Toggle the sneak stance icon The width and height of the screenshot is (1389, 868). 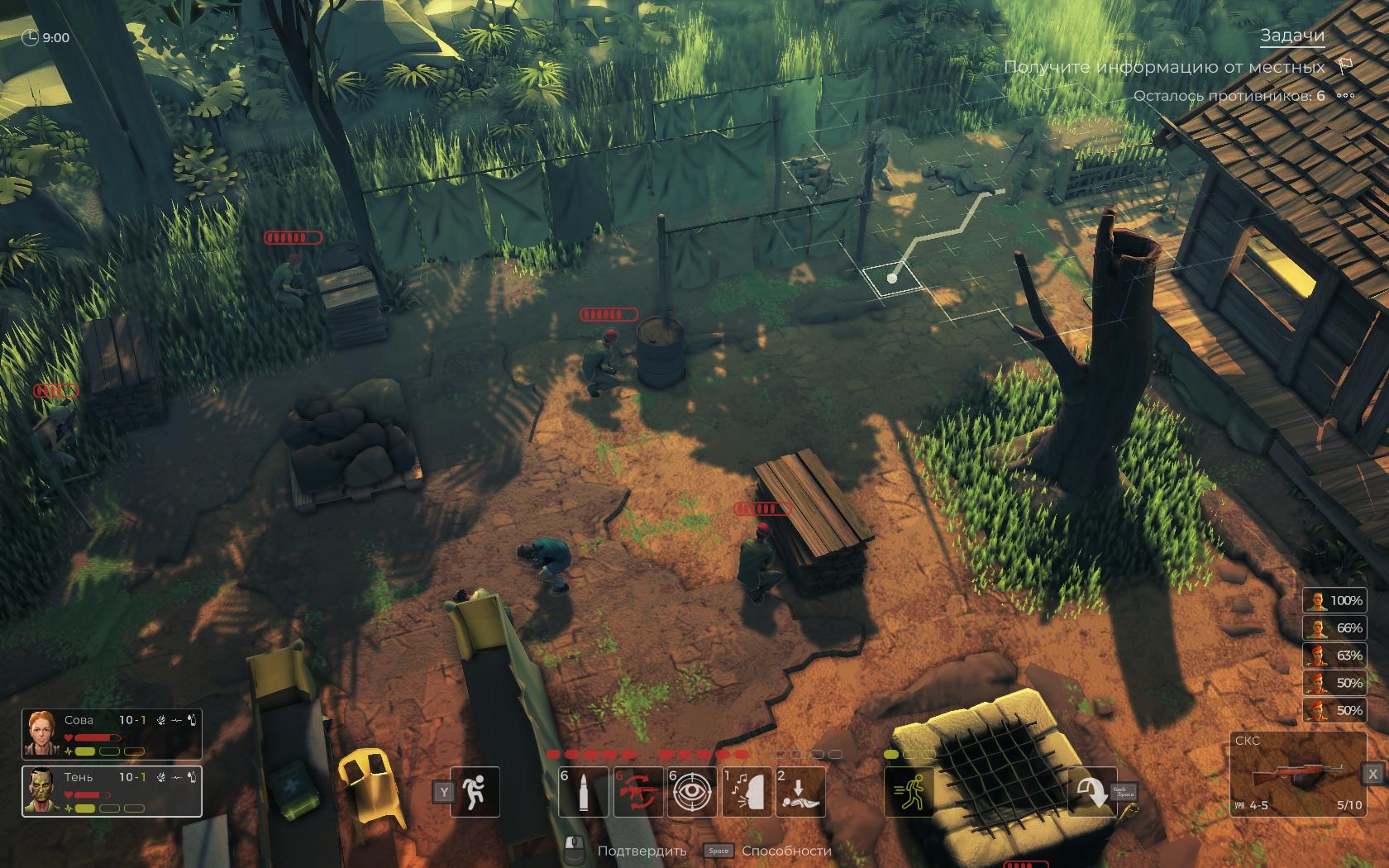pos(475,792)
